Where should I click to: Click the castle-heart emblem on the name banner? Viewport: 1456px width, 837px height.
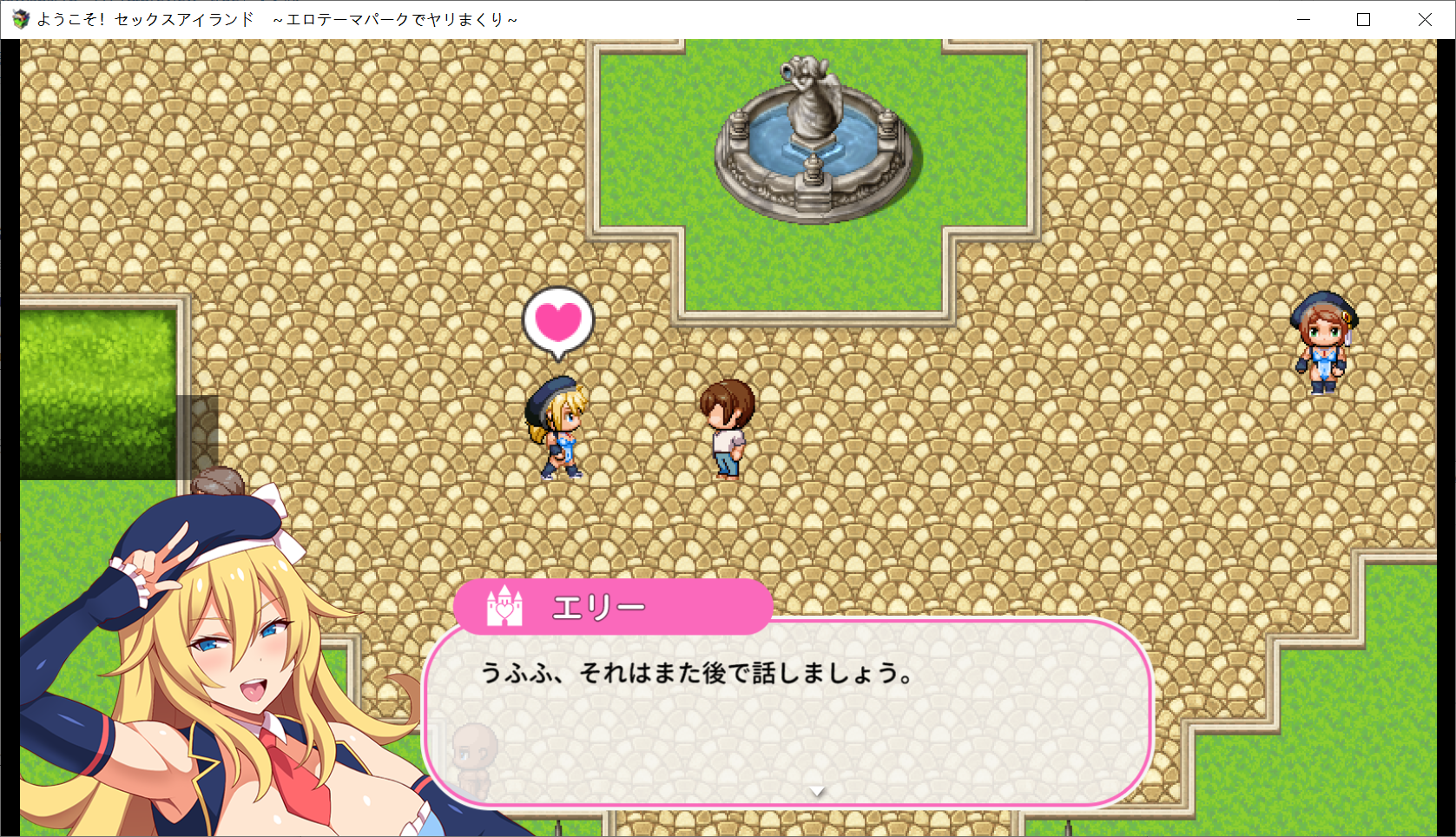pyautogui.click(x=504, y=609)
